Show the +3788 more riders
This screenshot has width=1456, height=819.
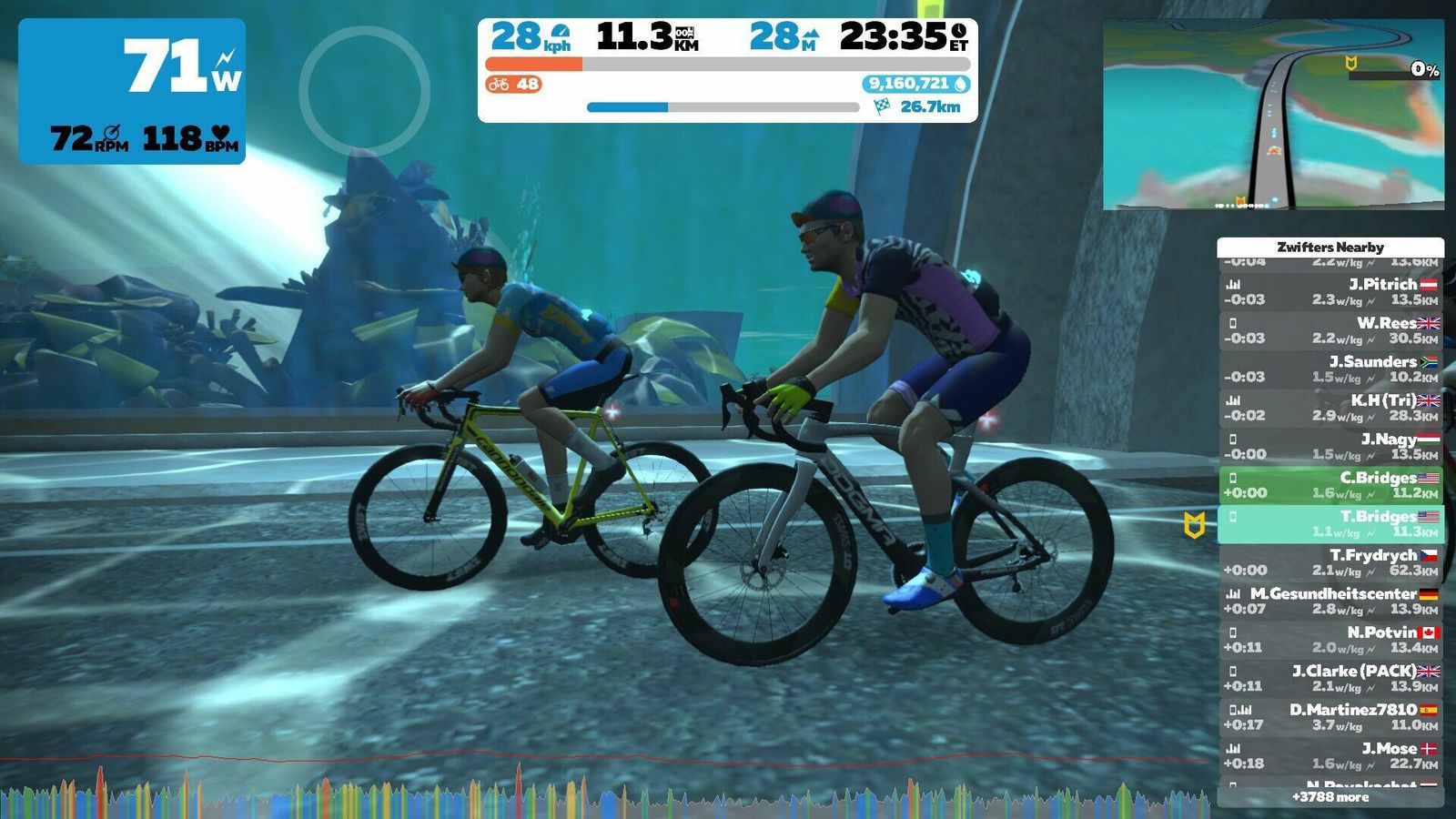coord(1330,797)
